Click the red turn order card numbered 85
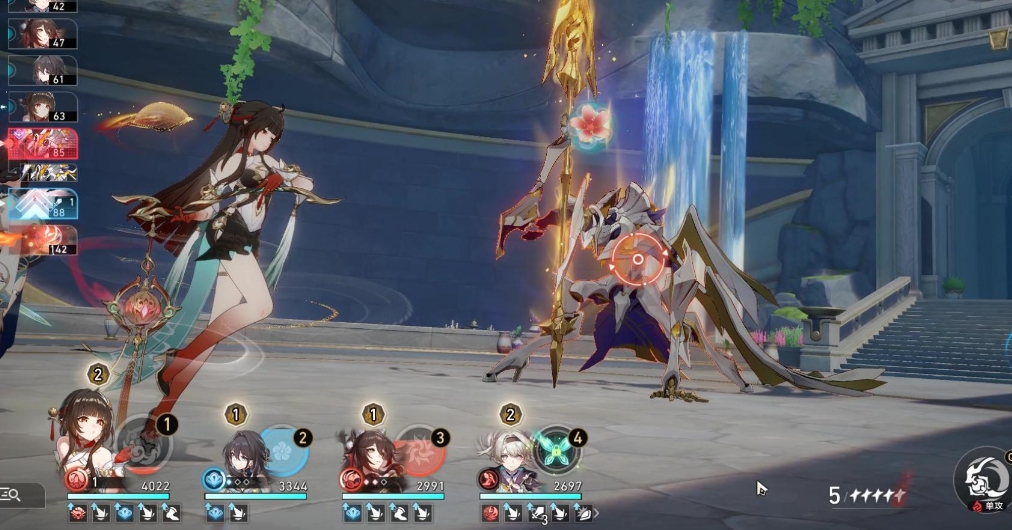Viewport: 1012px width, 530px height. coord(44,143)
